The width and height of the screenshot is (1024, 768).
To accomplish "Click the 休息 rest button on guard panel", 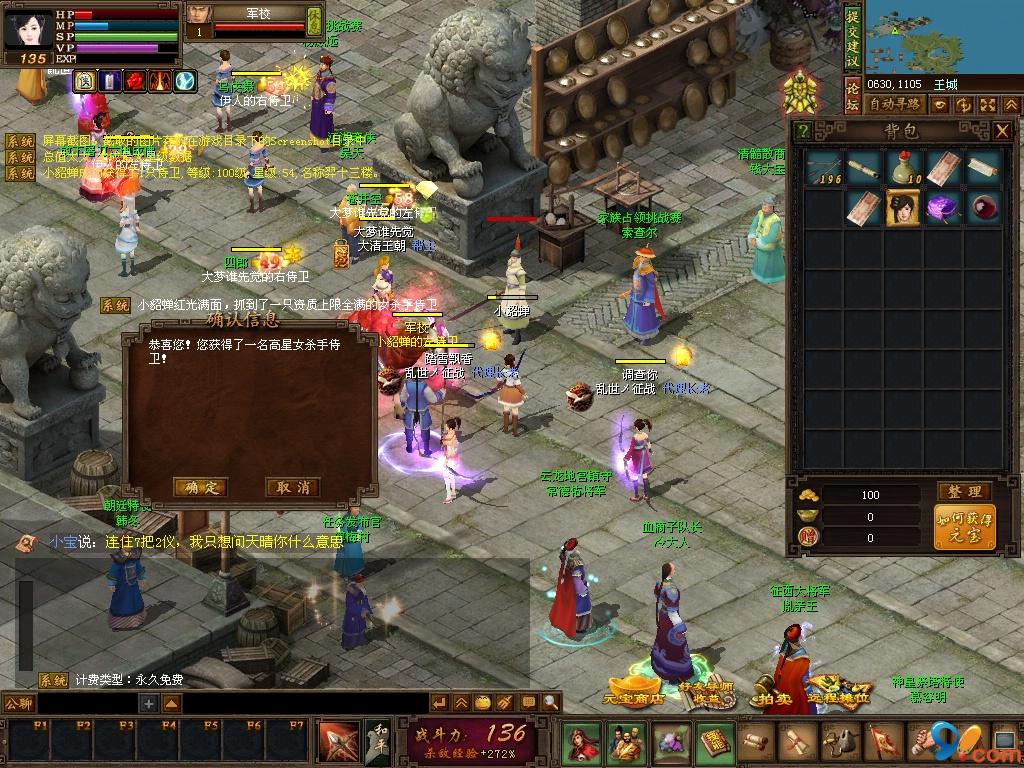I will (x=314, y=20).
